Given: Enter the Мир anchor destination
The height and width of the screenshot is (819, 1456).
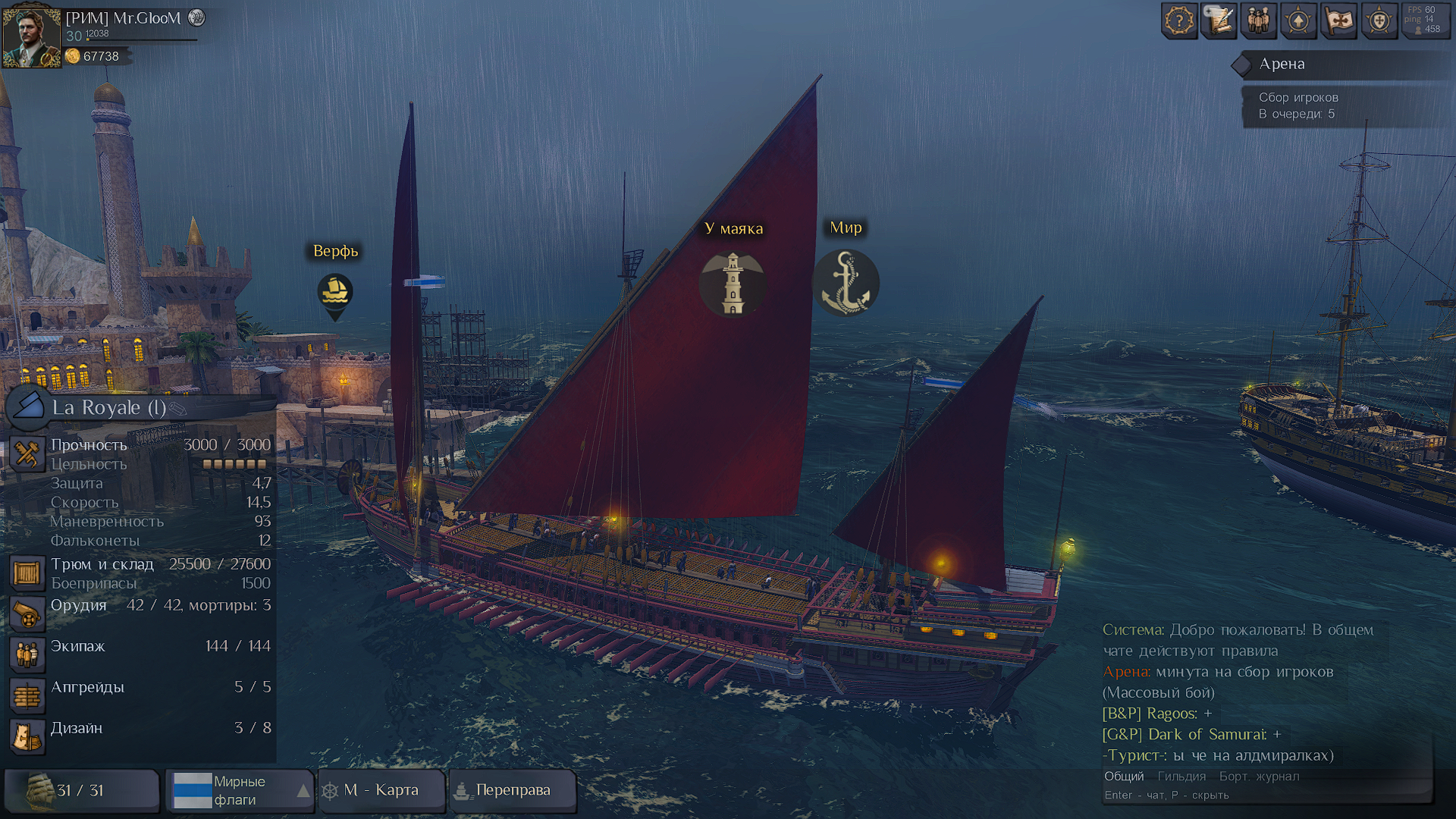Looking at the screenshot, I should (846, 284).
